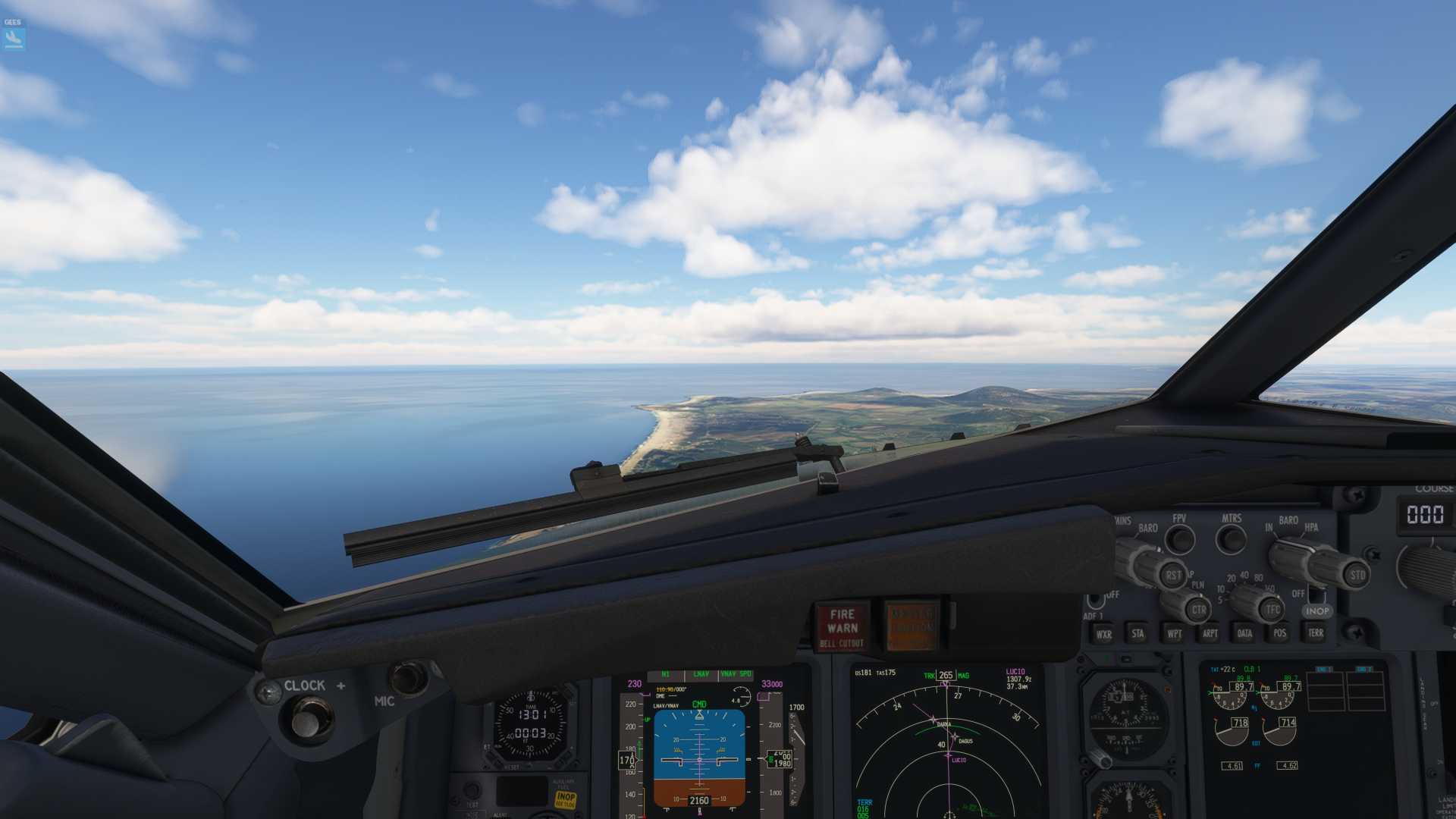Show airports with the ARPT button
1456x819 pixels.
(x=1210, y=634)
